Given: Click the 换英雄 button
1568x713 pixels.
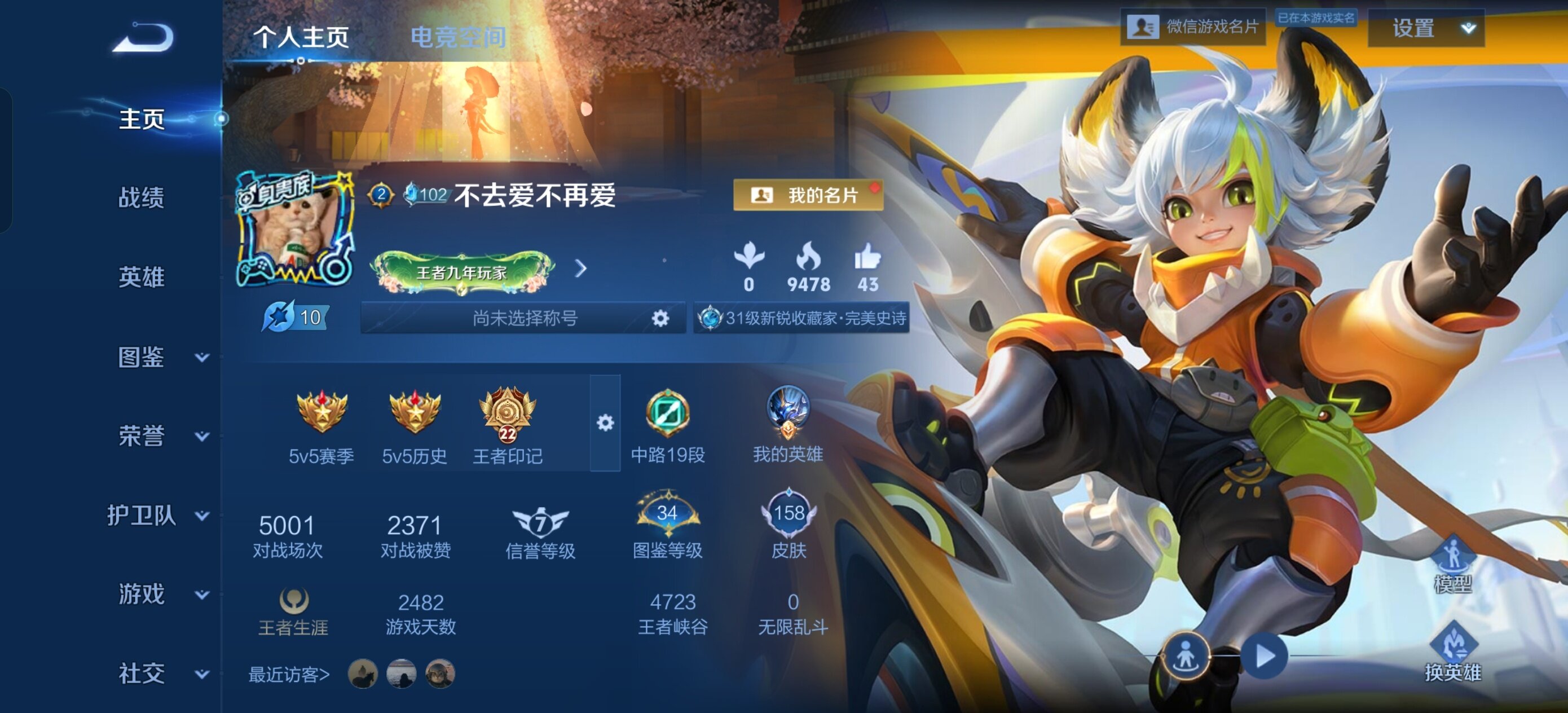Looking at the screenshot, I should 1453,653.
